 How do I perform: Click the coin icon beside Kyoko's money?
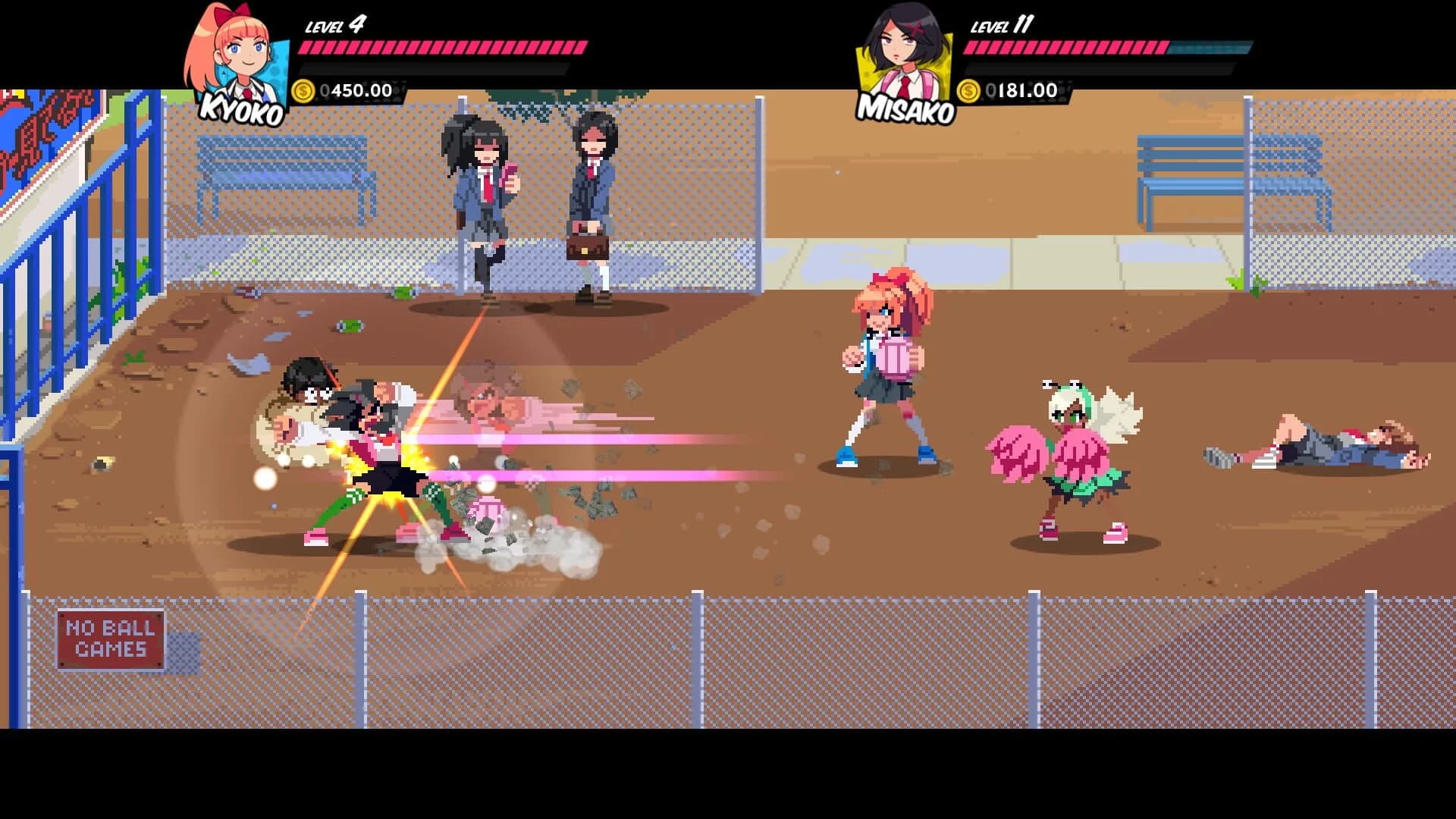[303, 92]
